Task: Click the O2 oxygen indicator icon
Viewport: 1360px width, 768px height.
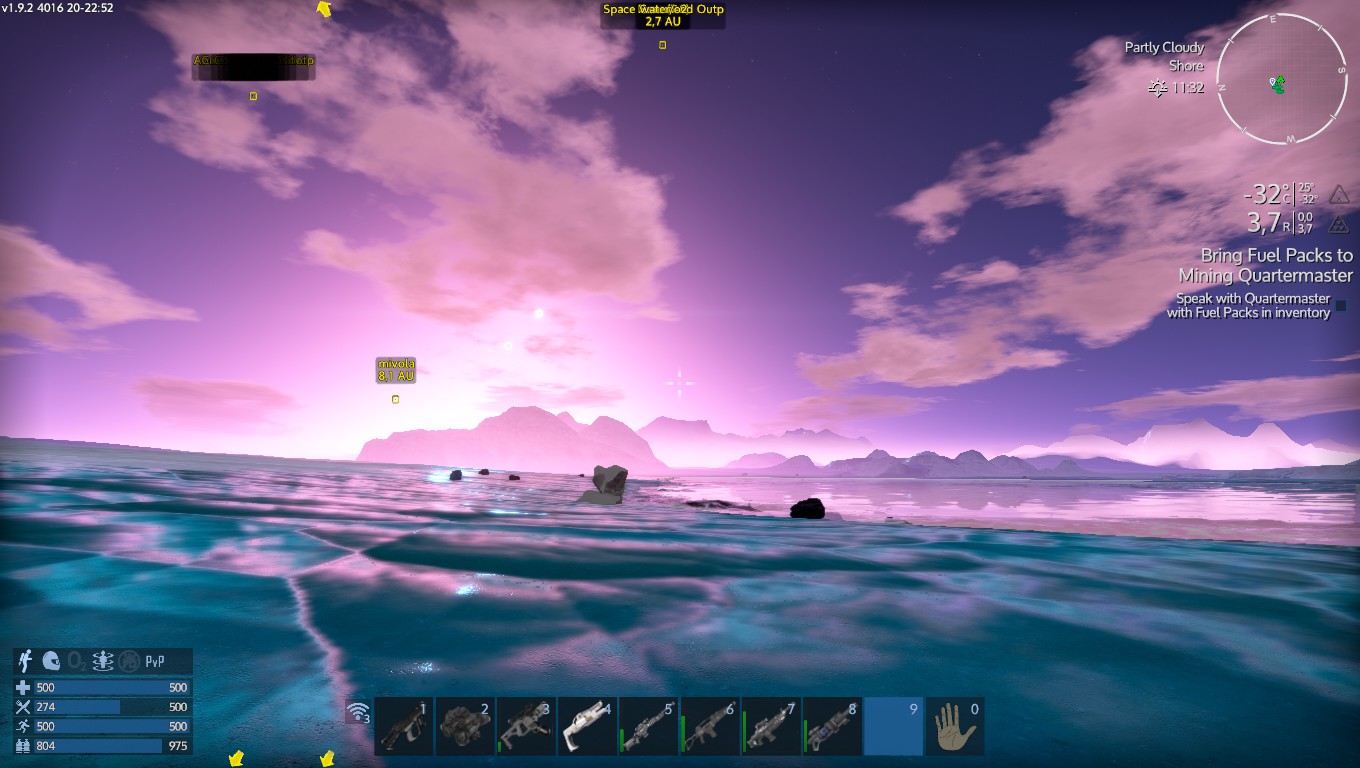Action: point(77,661)
